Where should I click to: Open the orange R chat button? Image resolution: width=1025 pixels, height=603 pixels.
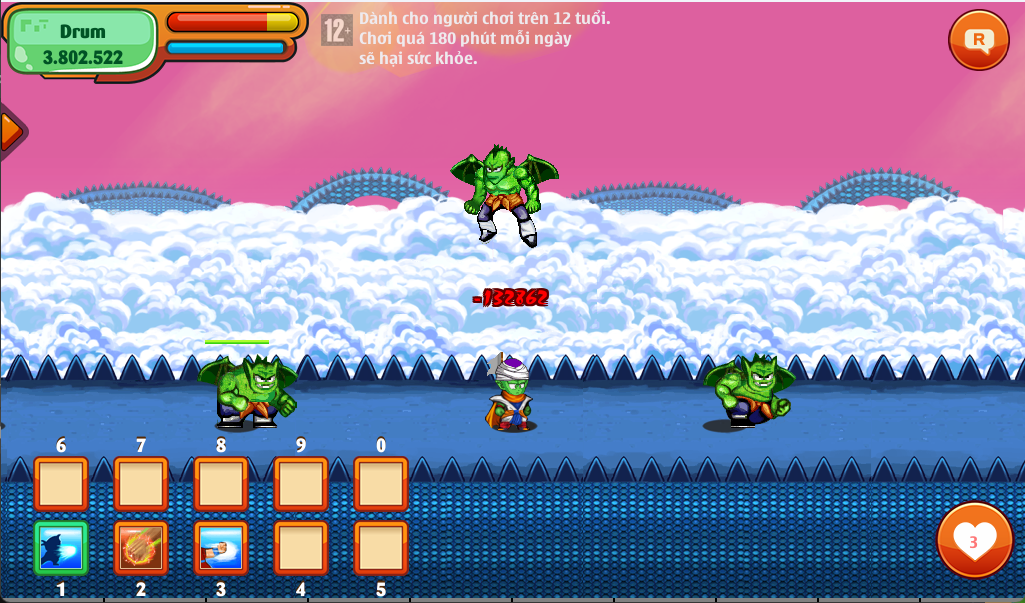tap(978, 40)
